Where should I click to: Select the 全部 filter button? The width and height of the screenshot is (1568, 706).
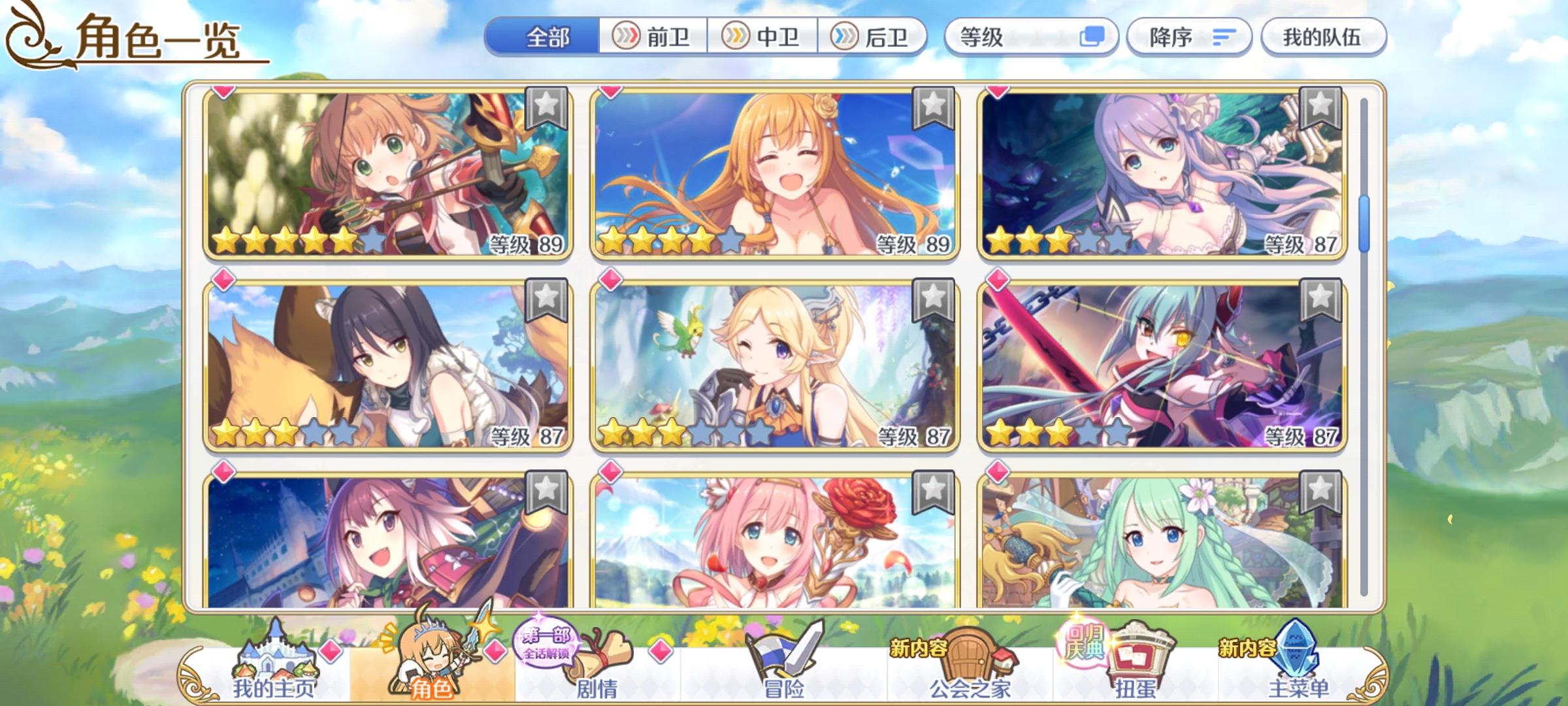549,37
